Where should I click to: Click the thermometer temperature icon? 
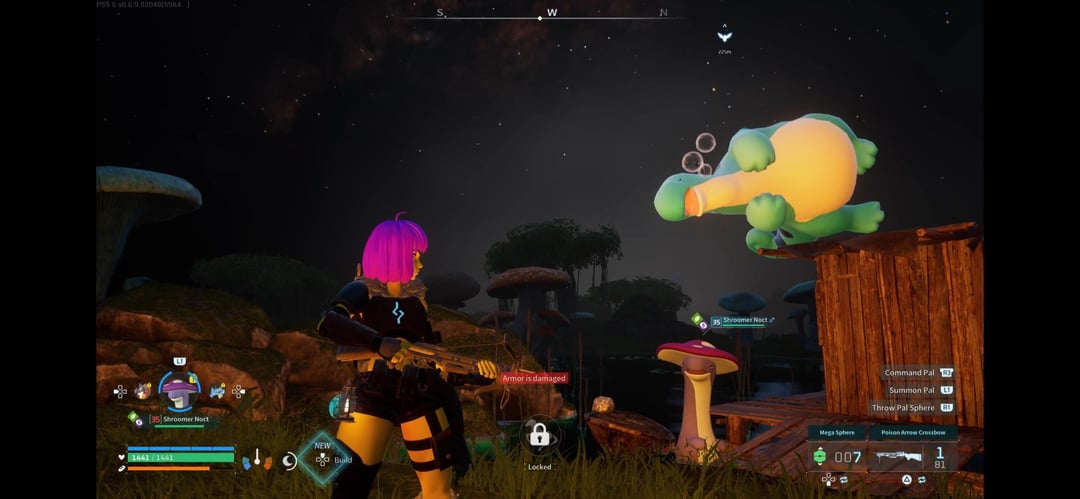click(x=257, y=458)
